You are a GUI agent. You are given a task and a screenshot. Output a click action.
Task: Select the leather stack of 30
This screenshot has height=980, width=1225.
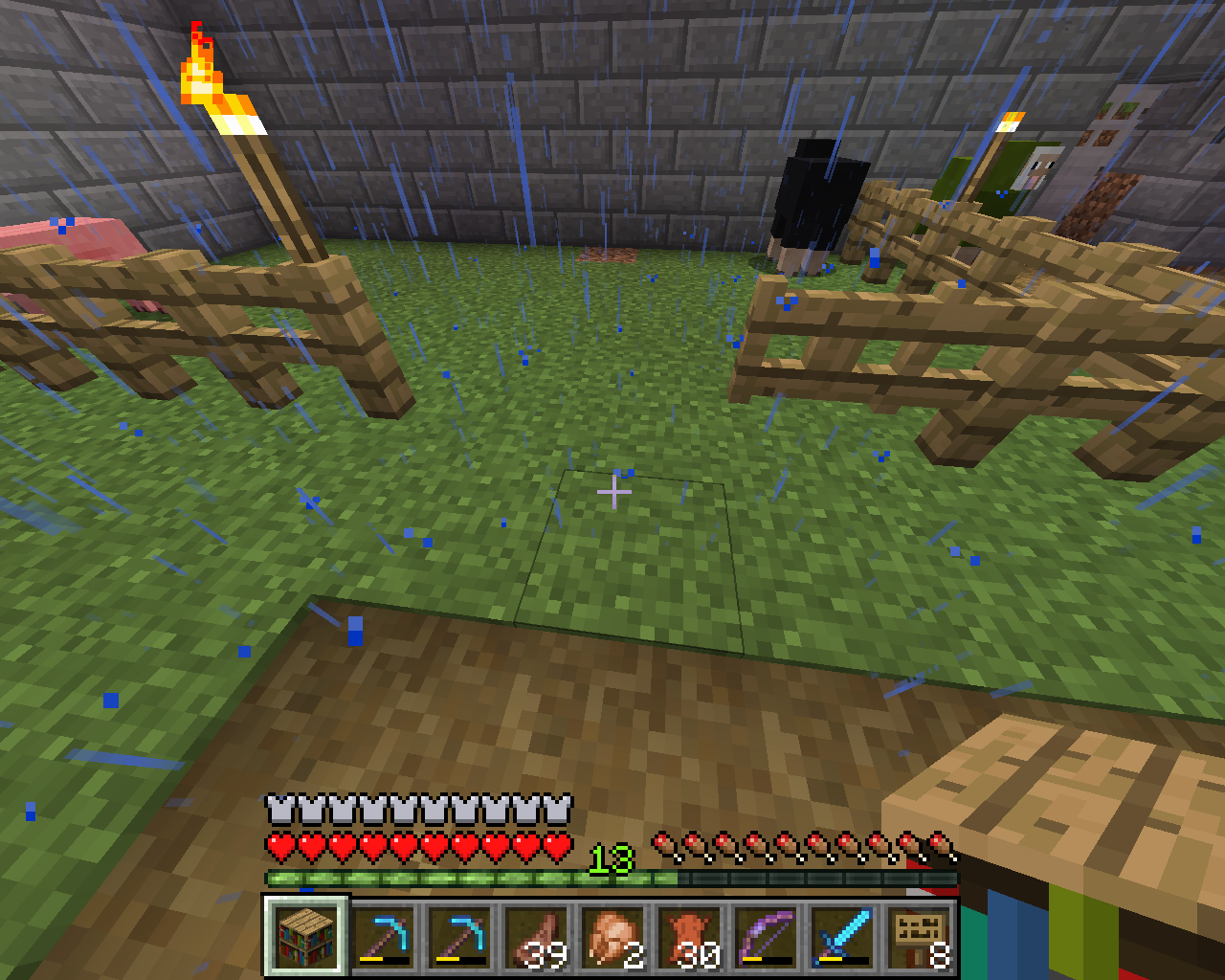pos(690,936)
